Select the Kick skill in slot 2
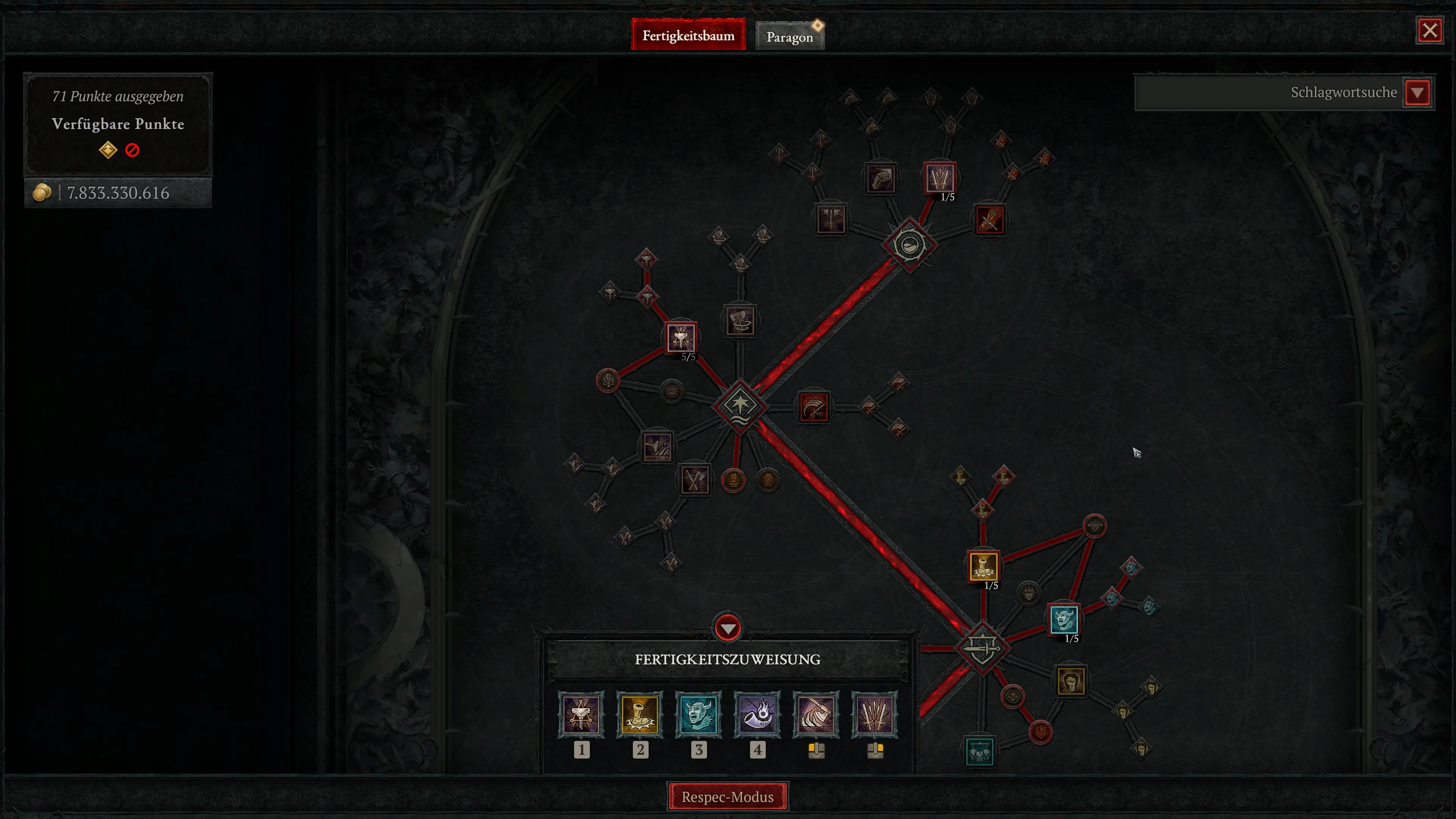1456x819 pixels. (640, 714)
